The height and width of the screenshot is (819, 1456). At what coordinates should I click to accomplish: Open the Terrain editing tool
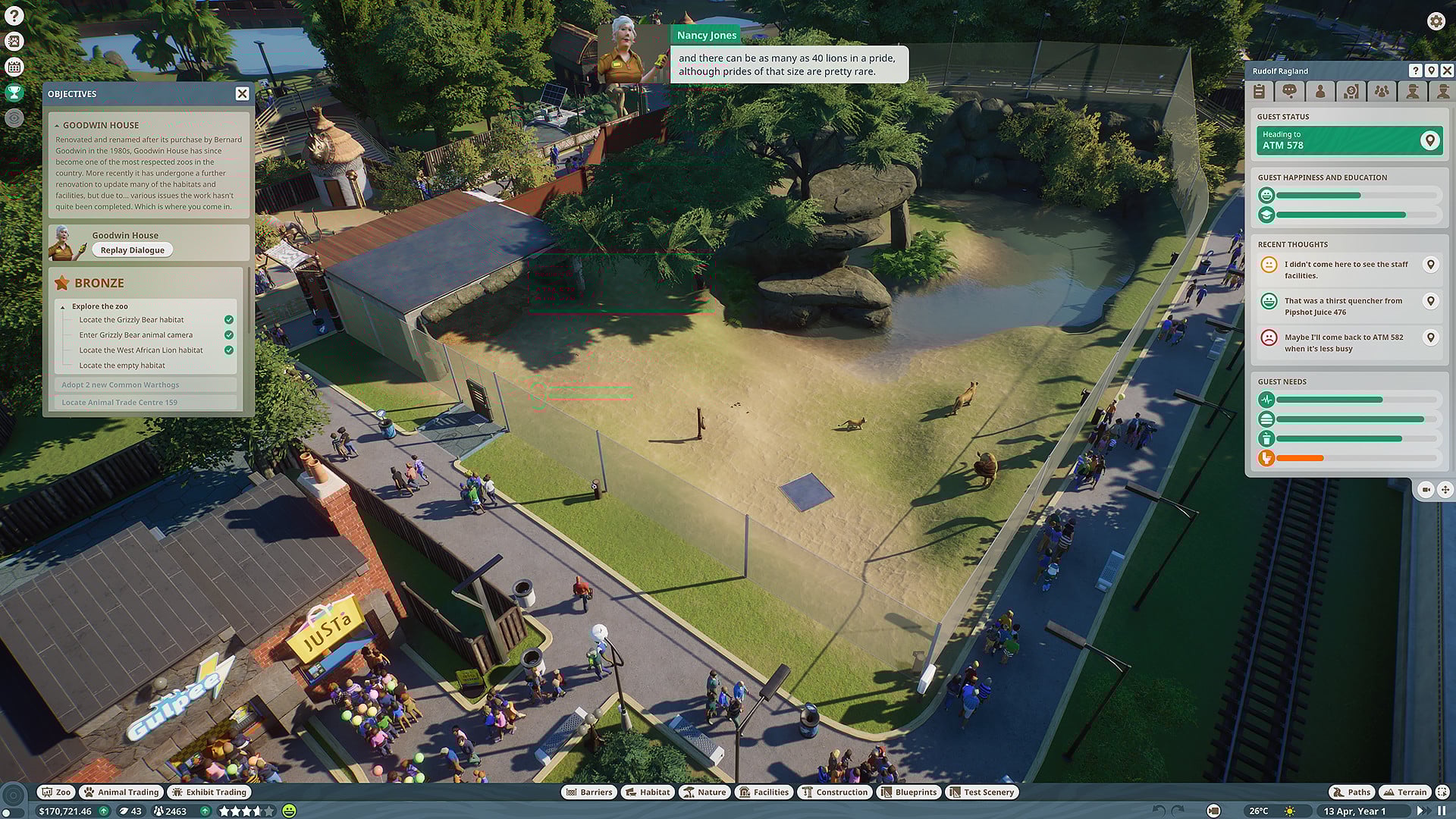(1404, 792)
